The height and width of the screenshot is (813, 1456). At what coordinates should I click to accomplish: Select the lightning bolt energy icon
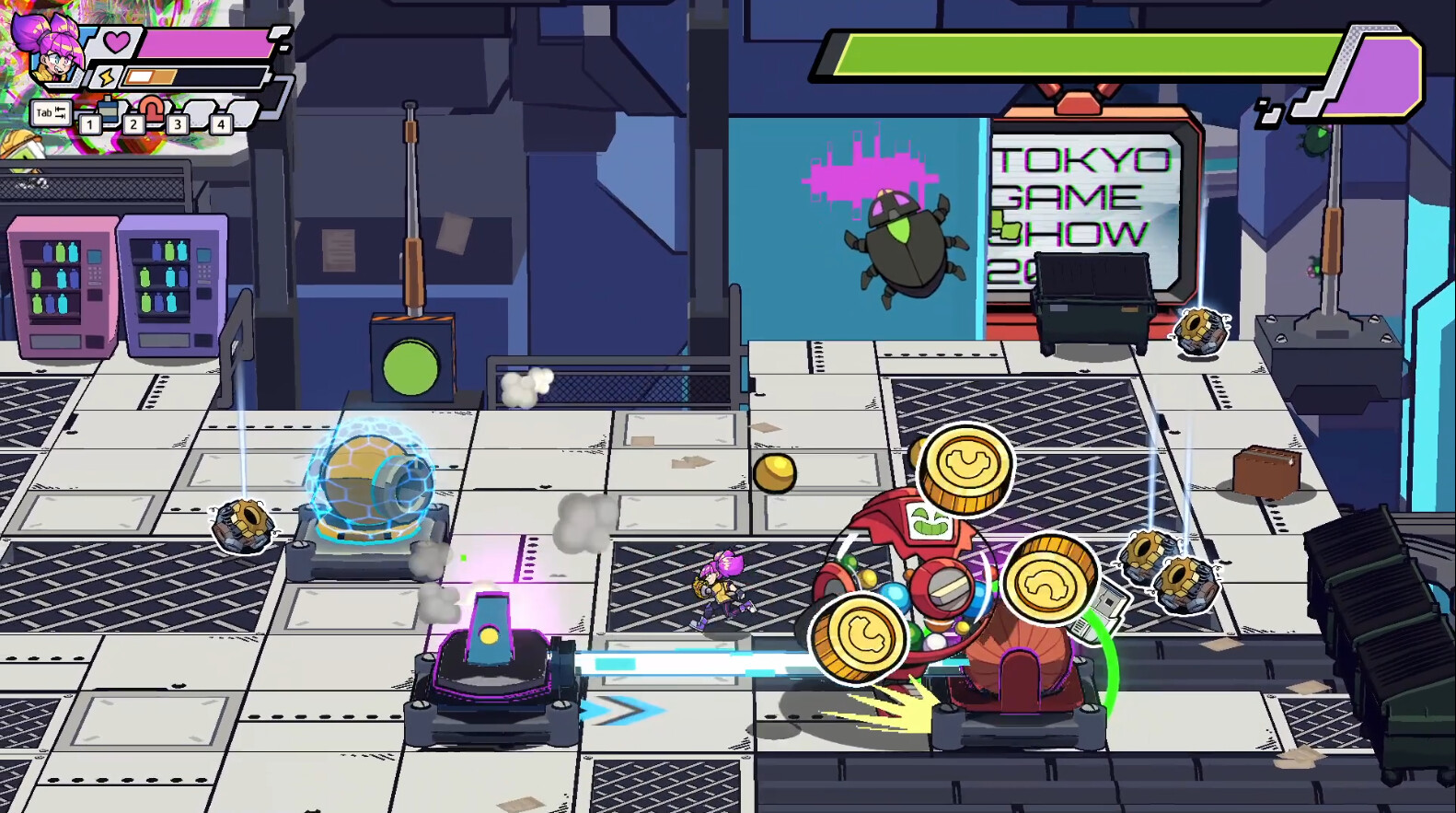pyautogui.click(x=105, y=76)
